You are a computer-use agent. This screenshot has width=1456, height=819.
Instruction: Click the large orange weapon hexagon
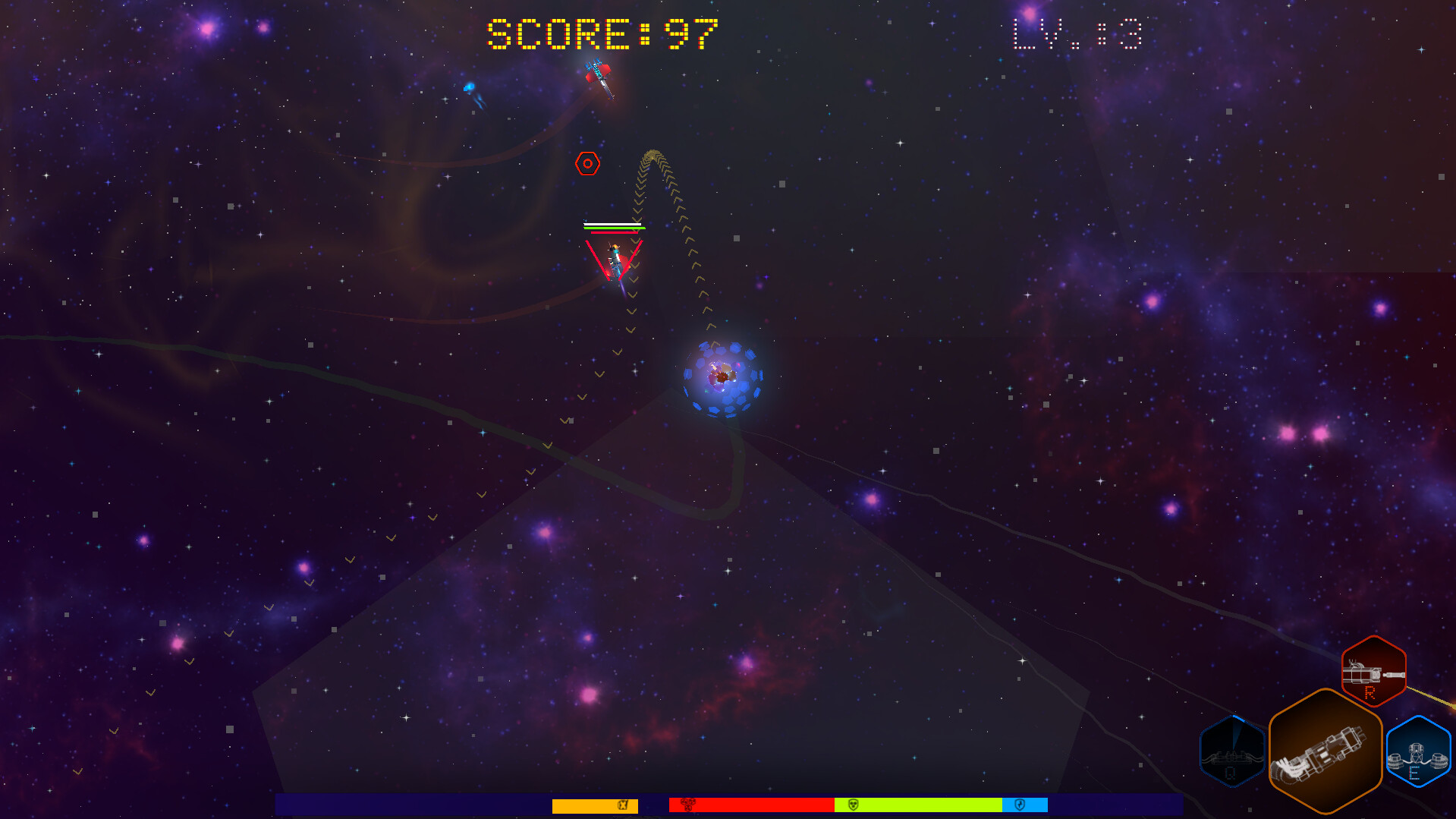click(1325, 751)
